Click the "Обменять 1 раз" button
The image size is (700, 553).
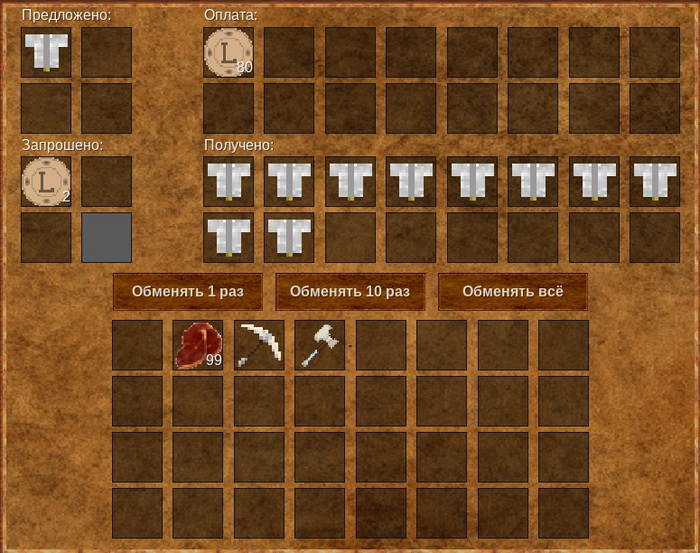pyautogui.click(x=188, y=292)
